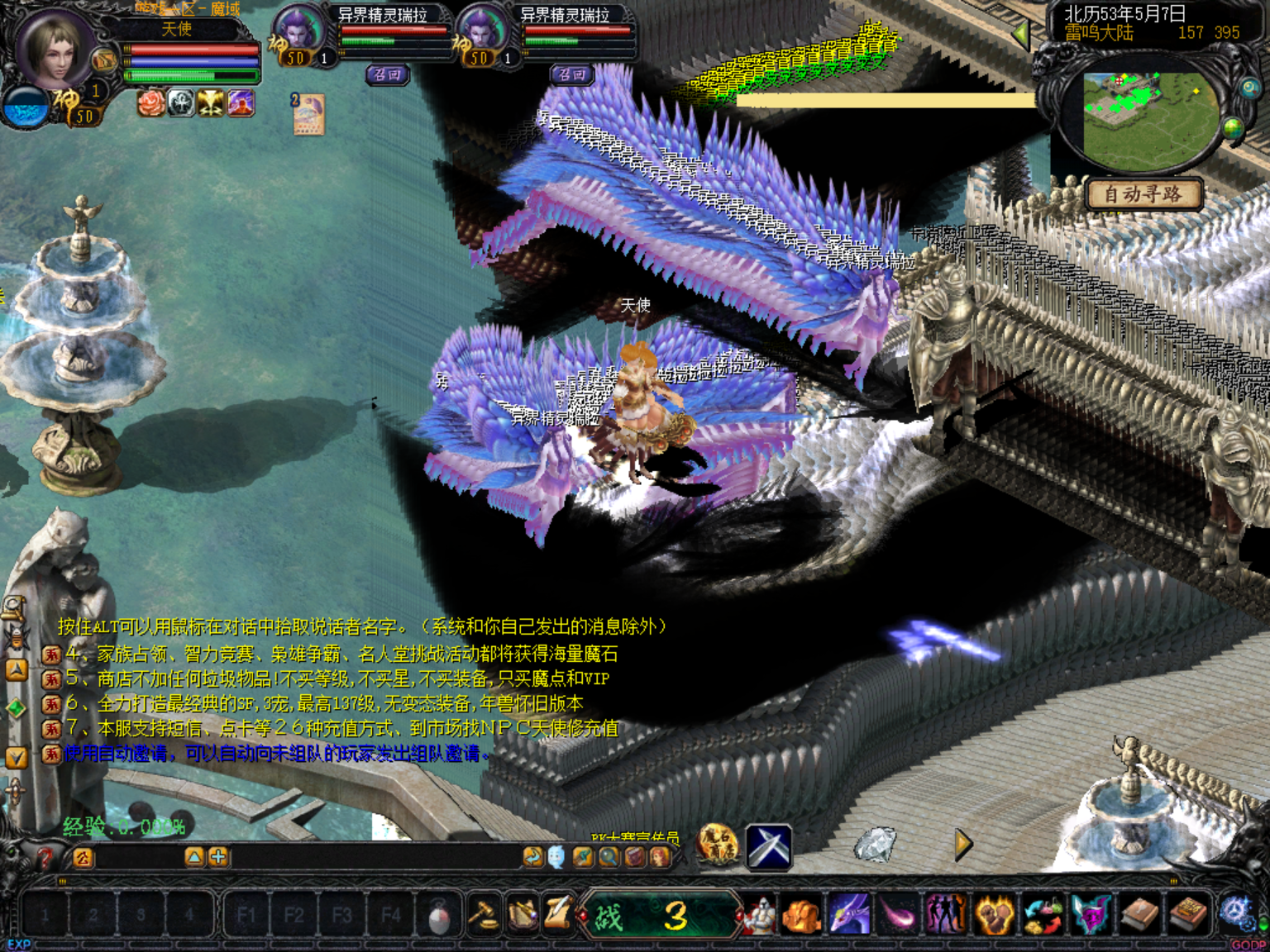
Task: Collapse the minimap with the green arrow
Action: [1022, 34]
